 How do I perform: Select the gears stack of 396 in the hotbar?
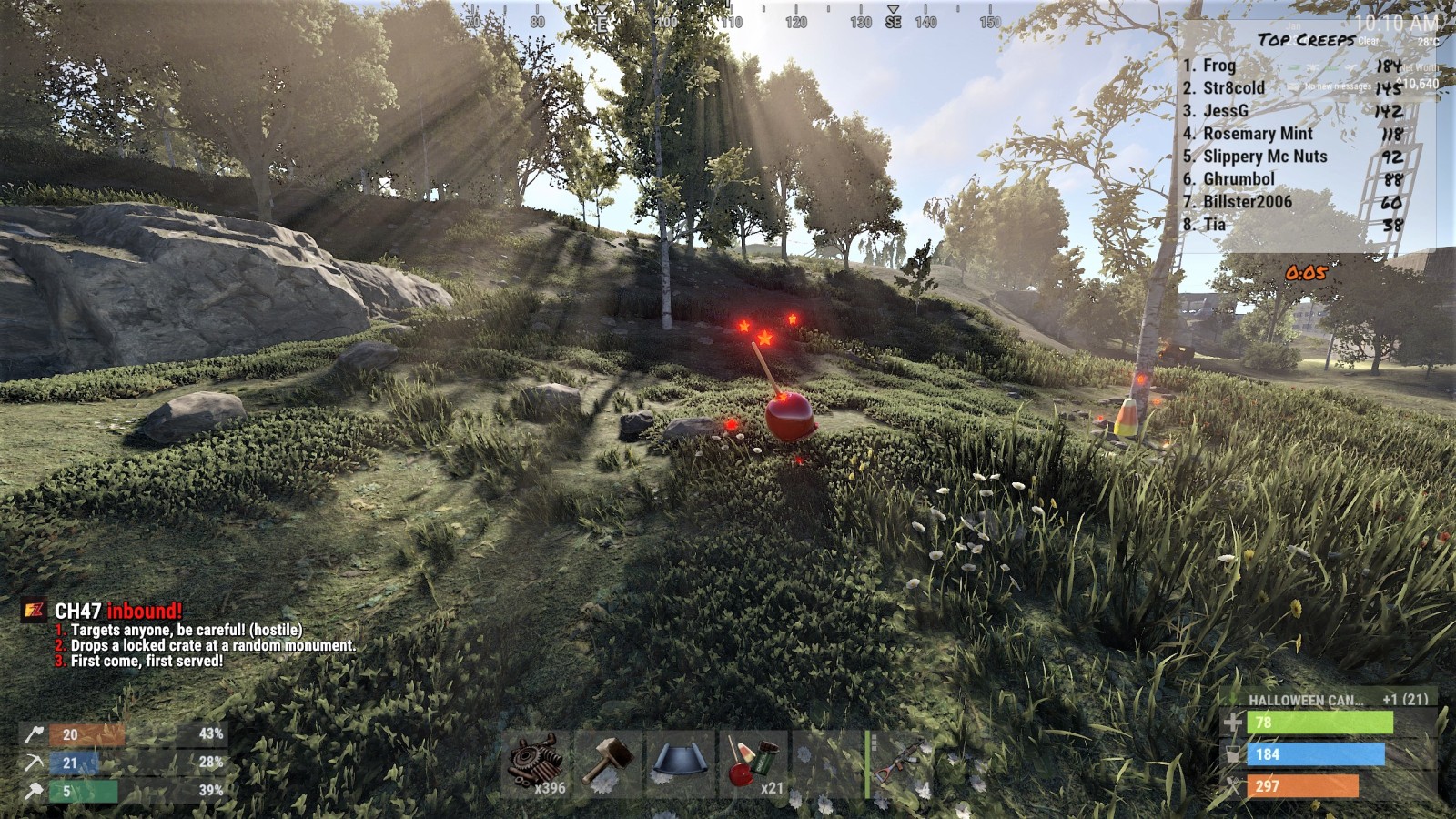pos(537,764)
